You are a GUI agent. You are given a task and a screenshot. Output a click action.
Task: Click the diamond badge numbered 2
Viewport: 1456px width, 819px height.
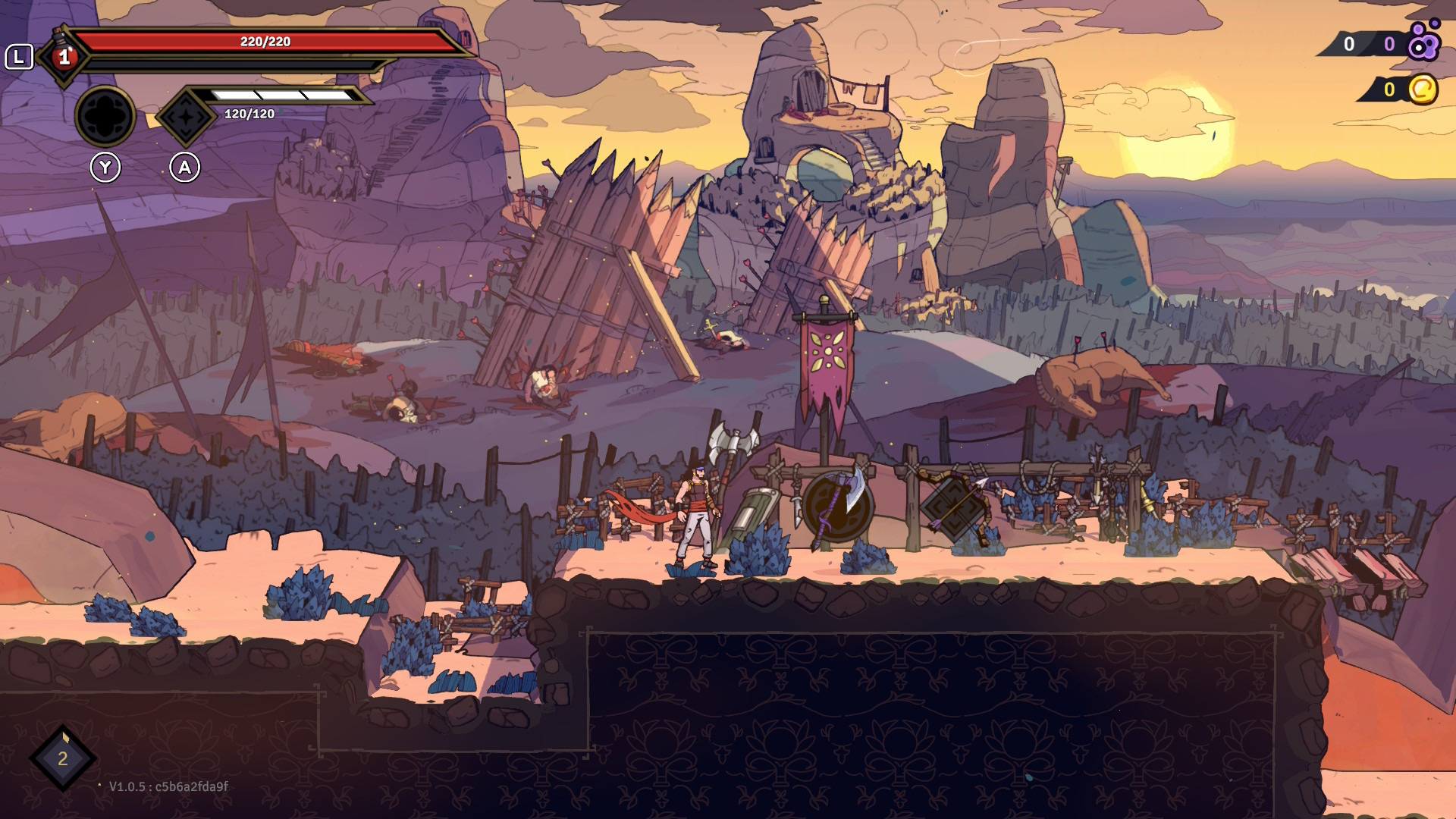[x=63, y=758]
